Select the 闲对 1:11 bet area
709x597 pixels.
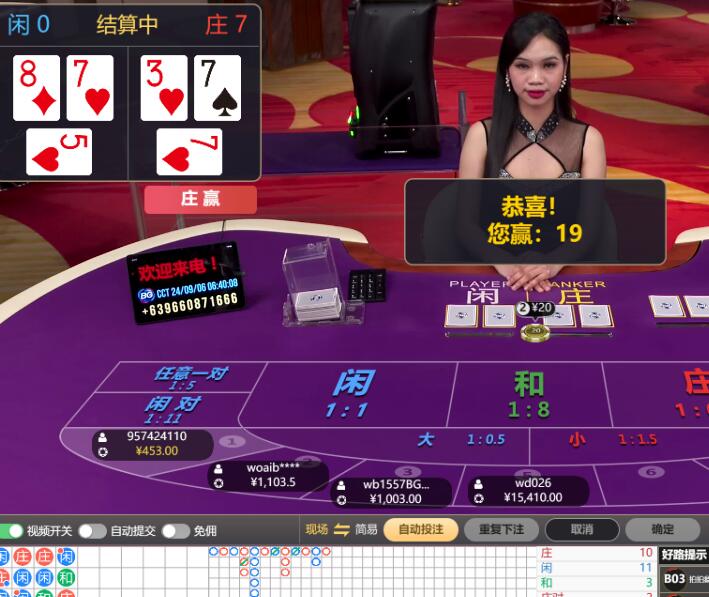pyautogui.click(x=172, y=408)
